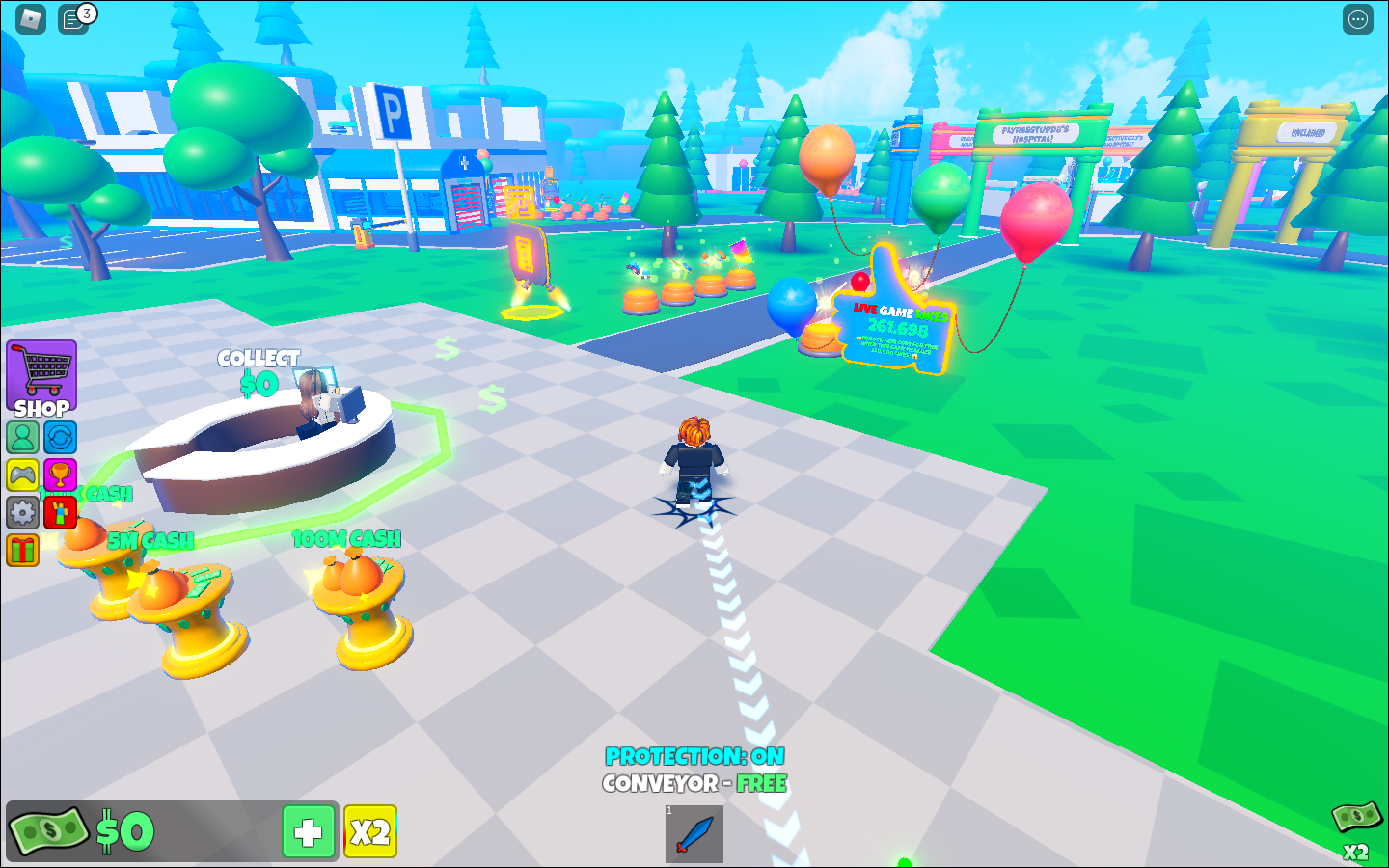Open the ellipsis menu at top right
This screenshot has width=1389, height=868.
coord(1356,18)
